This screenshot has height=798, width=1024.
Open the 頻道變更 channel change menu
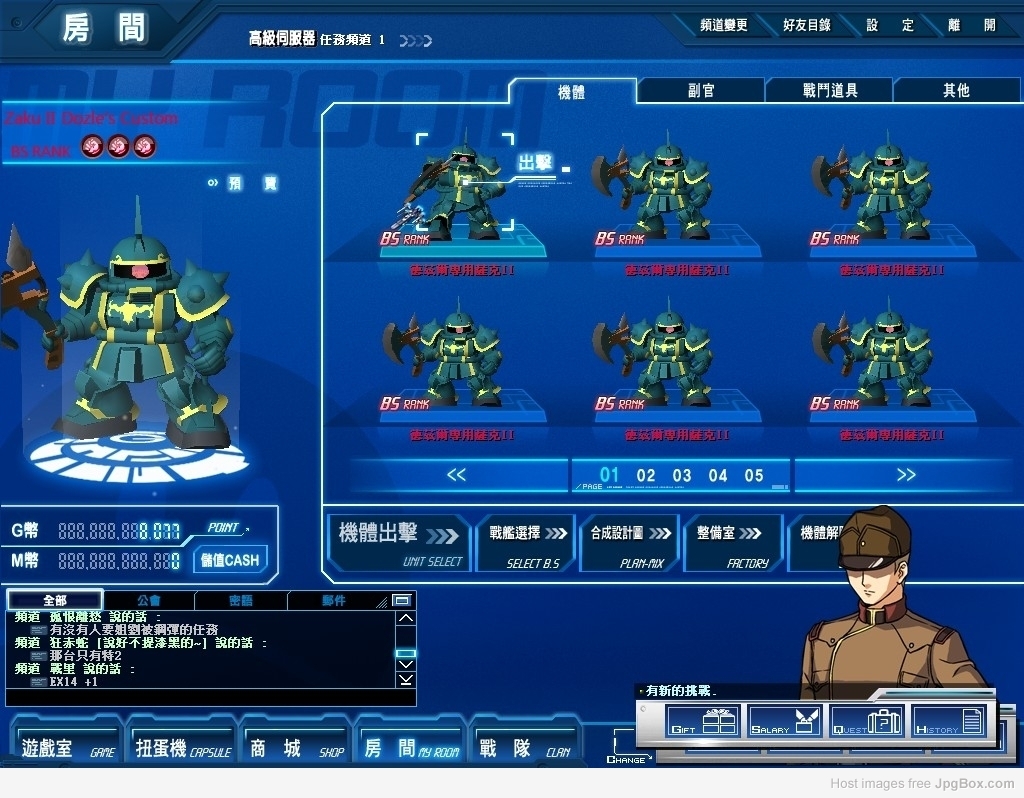pos(723,26)
